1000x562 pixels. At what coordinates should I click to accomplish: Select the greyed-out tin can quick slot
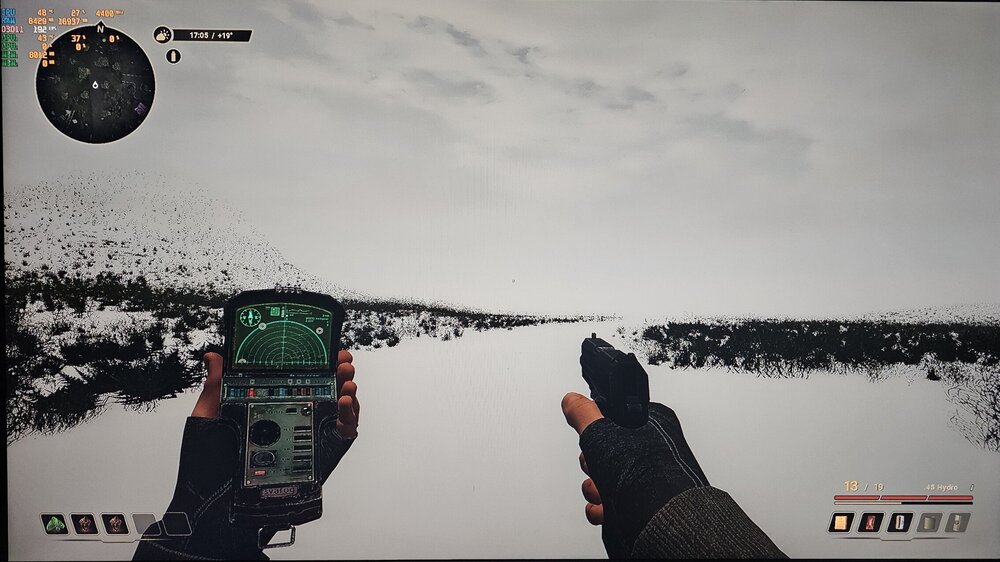click(929, 522)
